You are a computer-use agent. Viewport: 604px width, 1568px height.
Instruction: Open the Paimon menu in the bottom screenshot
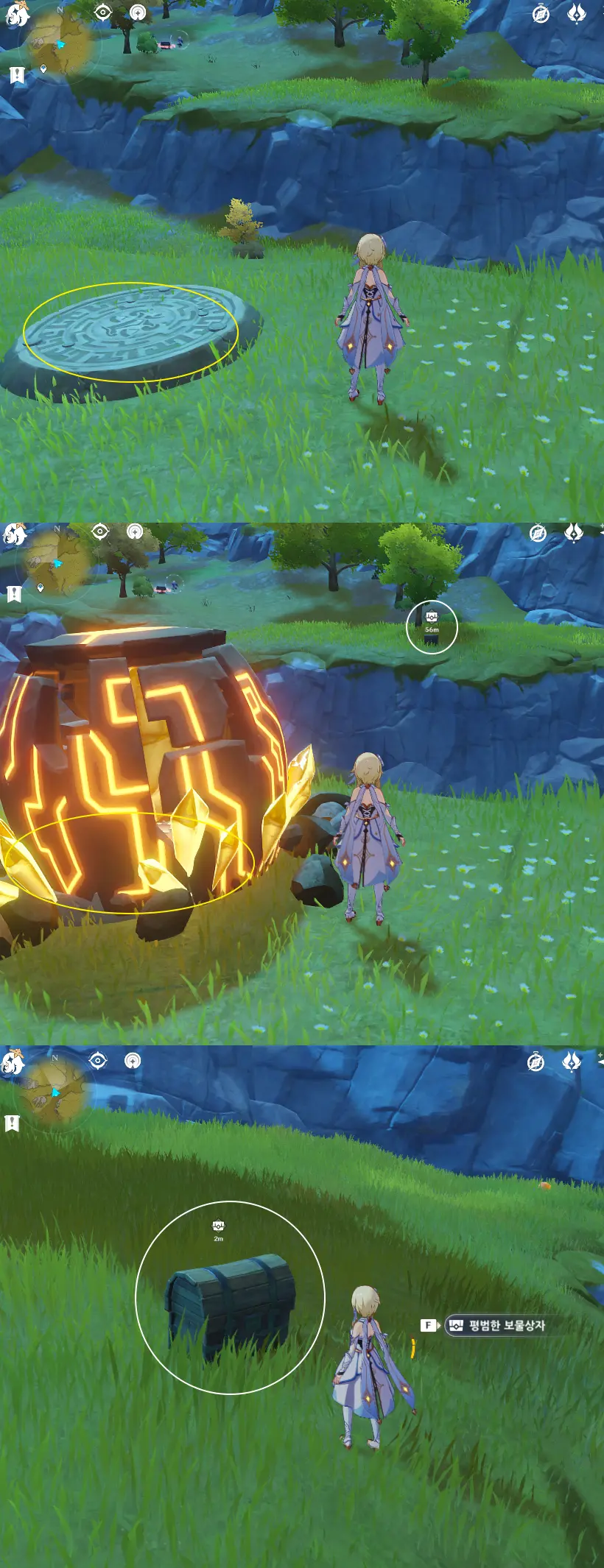(13, 1064)
